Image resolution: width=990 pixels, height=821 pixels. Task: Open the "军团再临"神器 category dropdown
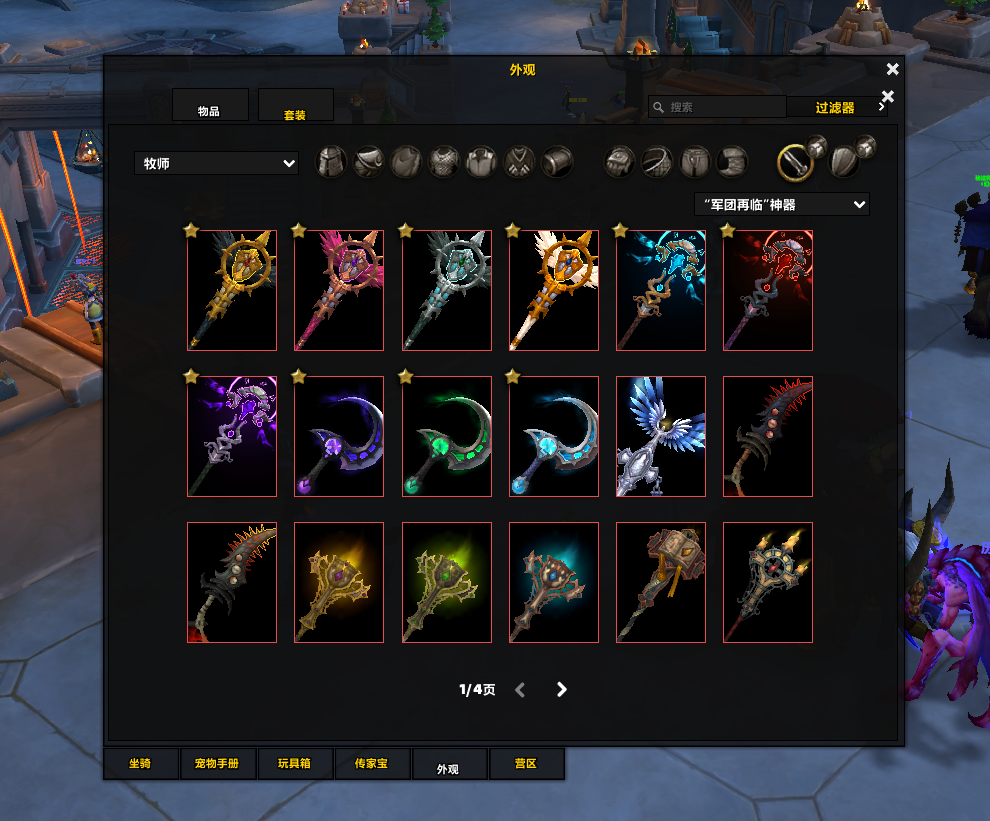pos(781,204)
